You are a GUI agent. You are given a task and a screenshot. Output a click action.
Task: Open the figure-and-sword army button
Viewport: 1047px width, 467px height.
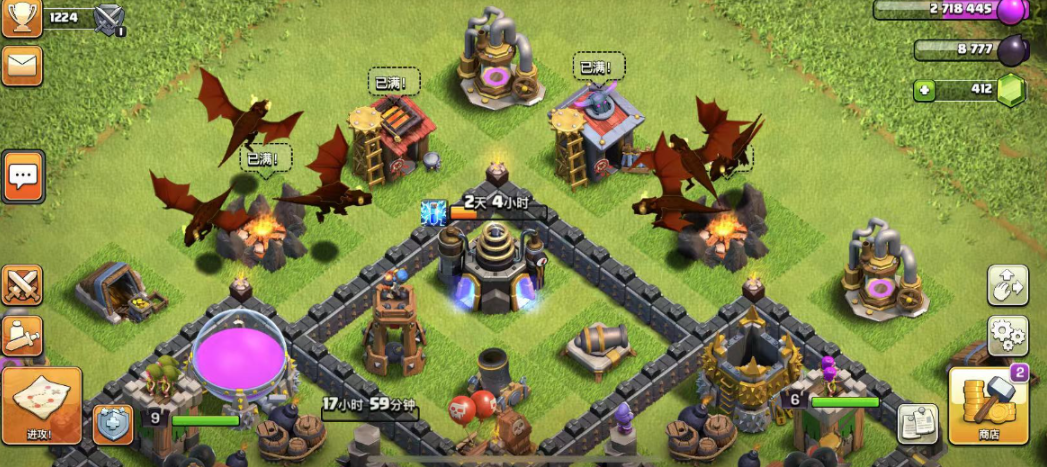pos(21,336)
